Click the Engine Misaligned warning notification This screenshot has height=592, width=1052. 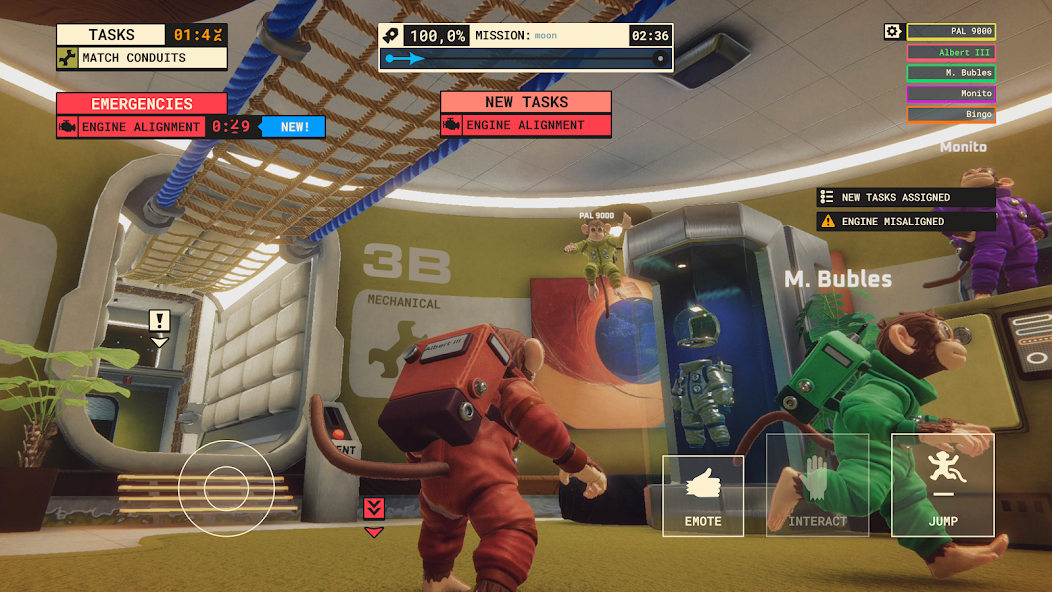[x=905, y=222]
